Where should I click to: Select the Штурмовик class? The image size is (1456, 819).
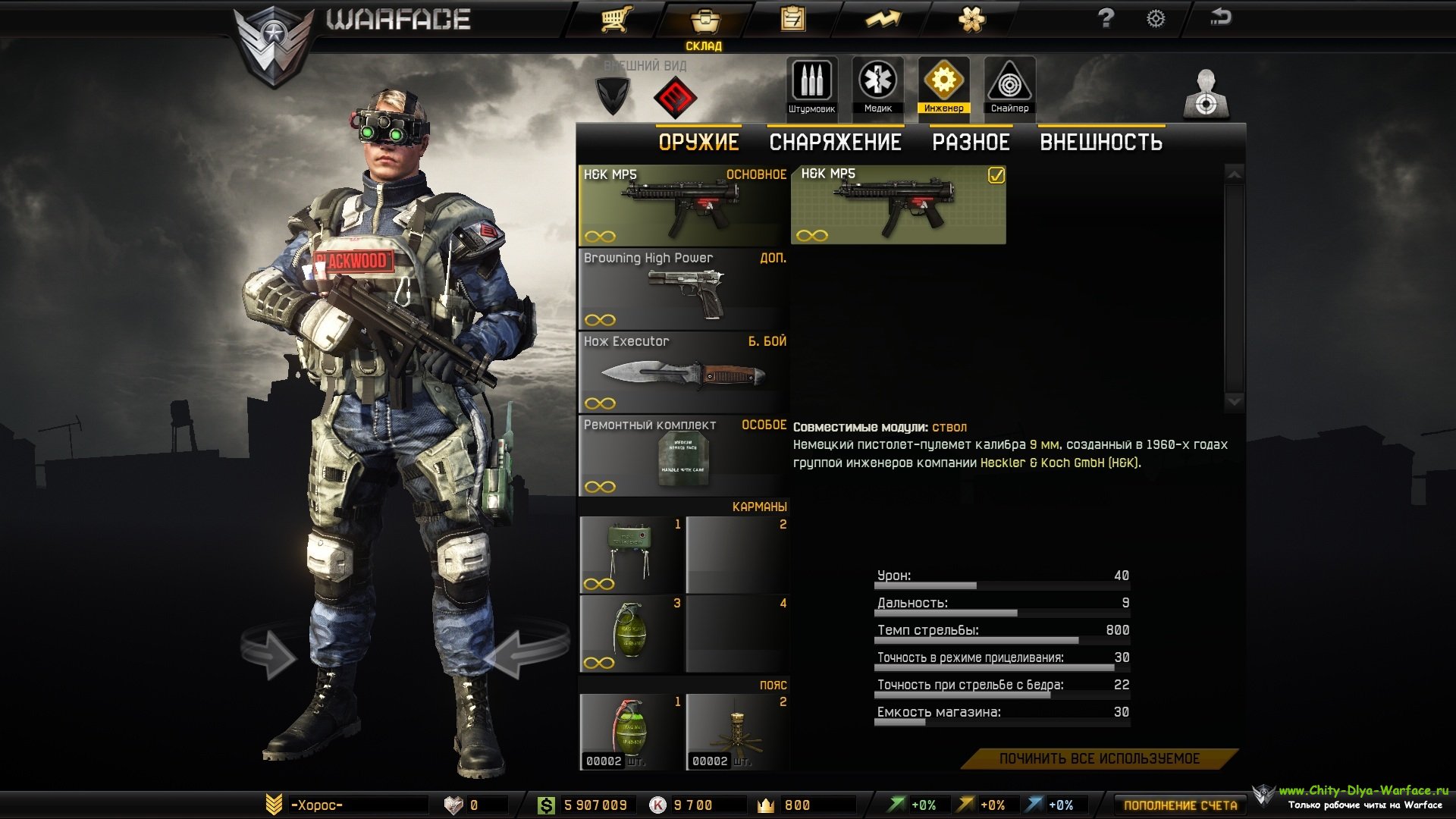coord(811,85)
